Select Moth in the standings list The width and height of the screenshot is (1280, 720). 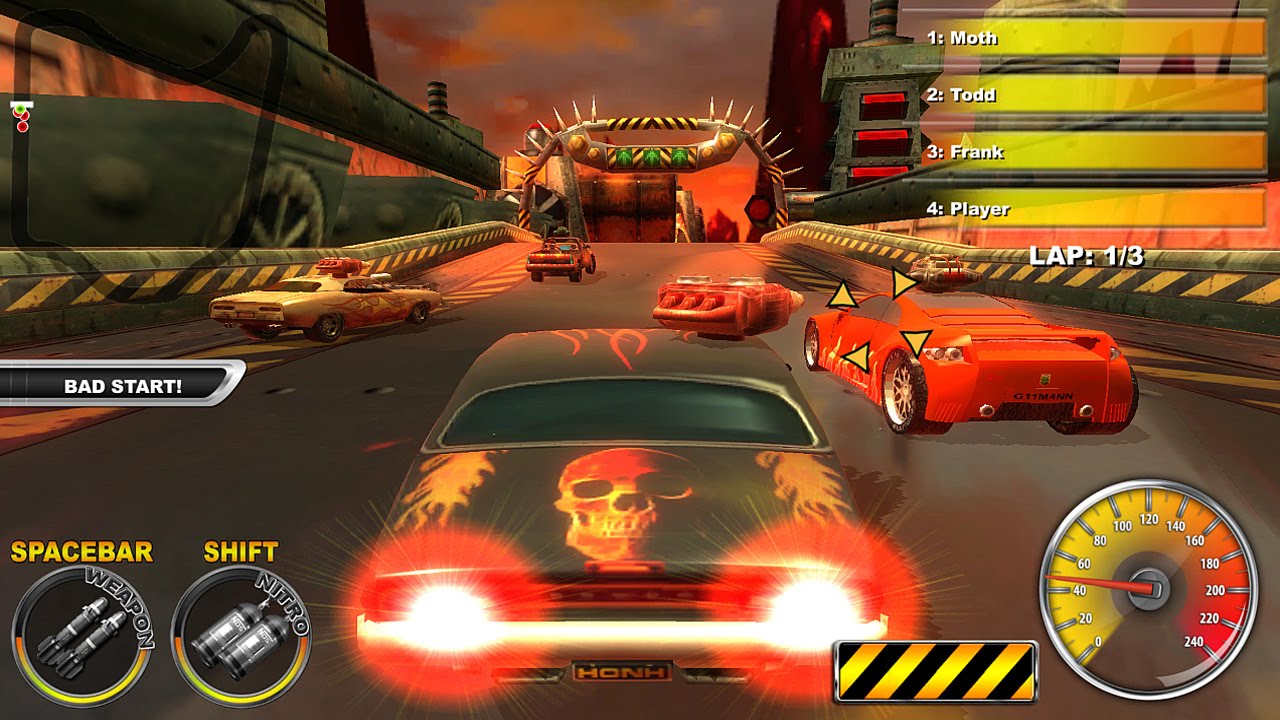[1093, 38]
